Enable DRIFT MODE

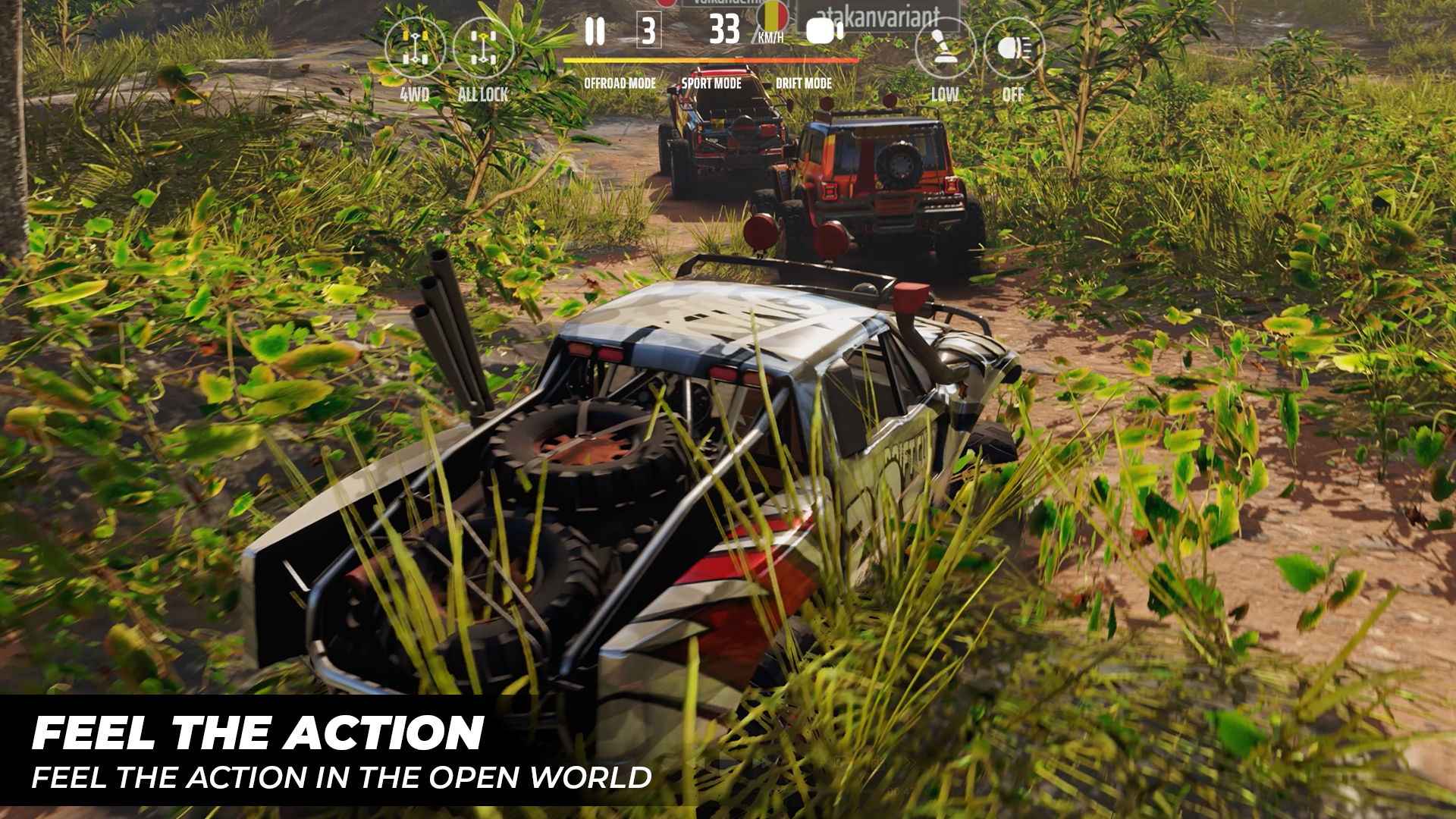(803, 83)
